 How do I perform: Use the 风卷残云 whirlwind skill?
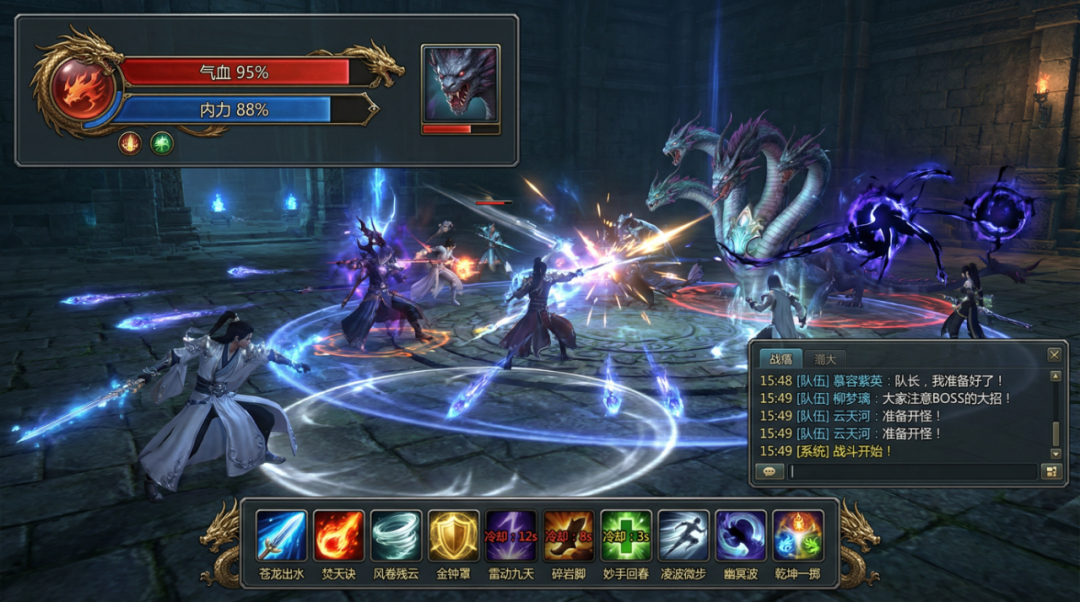396,535
